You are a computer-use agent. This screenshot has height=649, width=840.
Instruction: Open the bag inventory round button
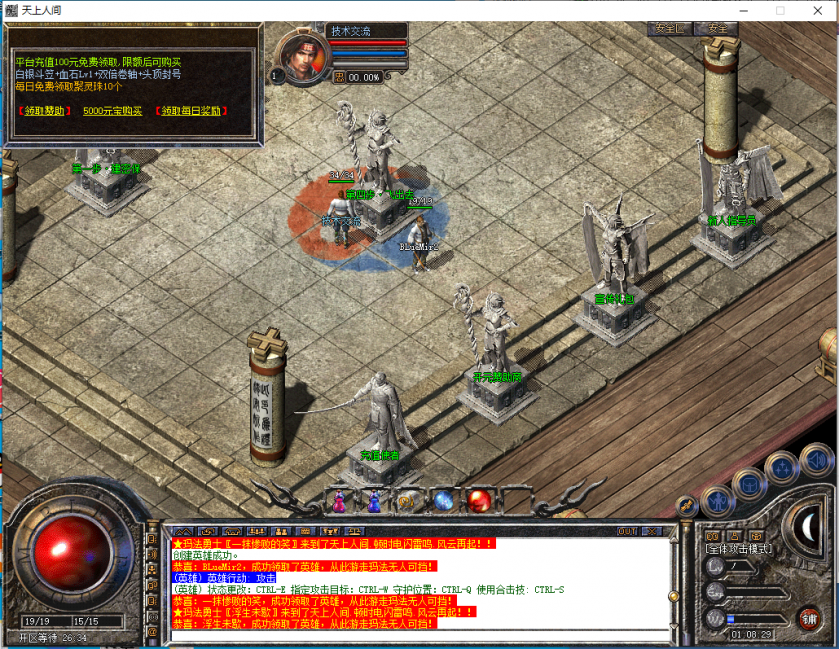click(749, 485)
